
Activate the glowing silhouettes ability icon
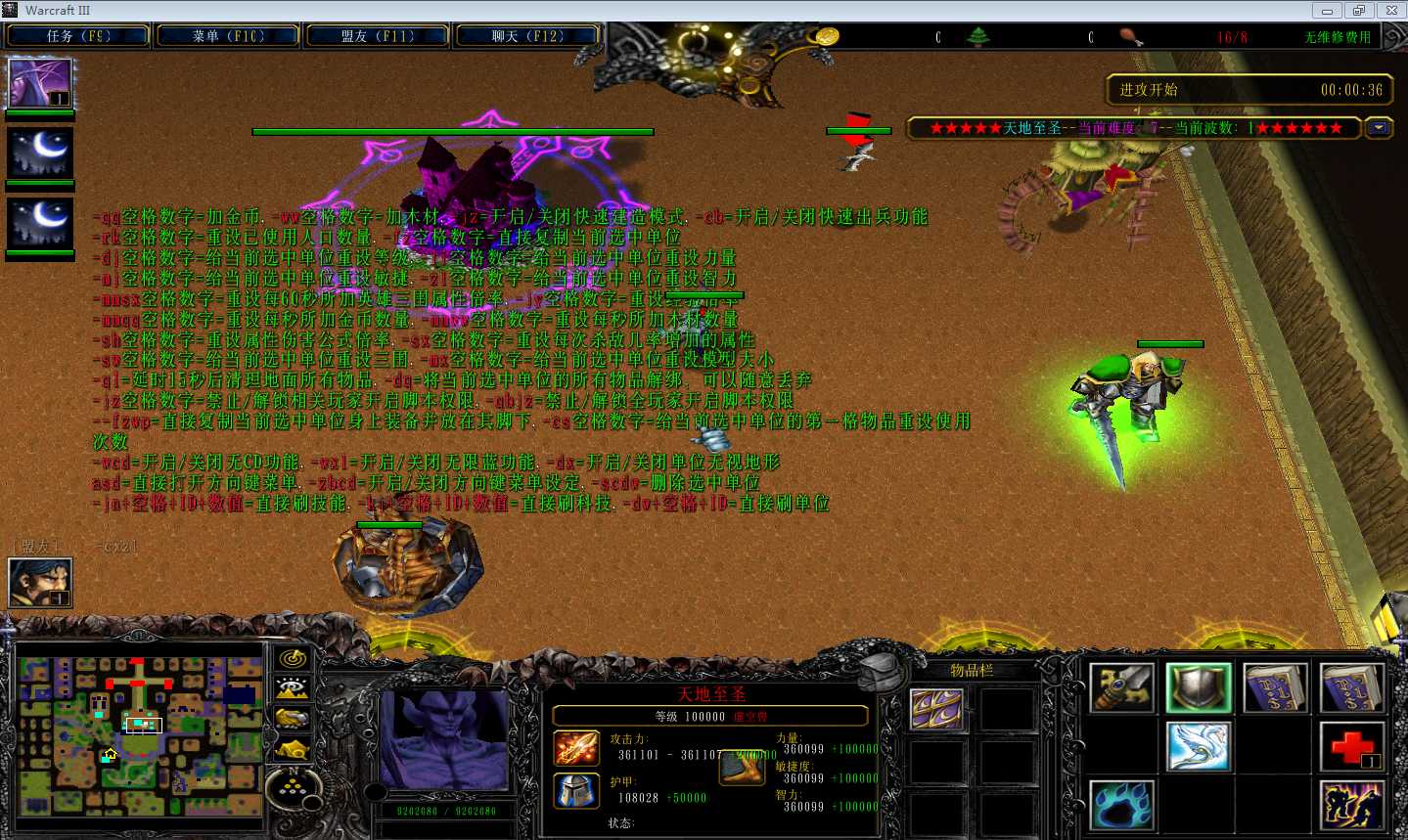(x=1351, y=805)
